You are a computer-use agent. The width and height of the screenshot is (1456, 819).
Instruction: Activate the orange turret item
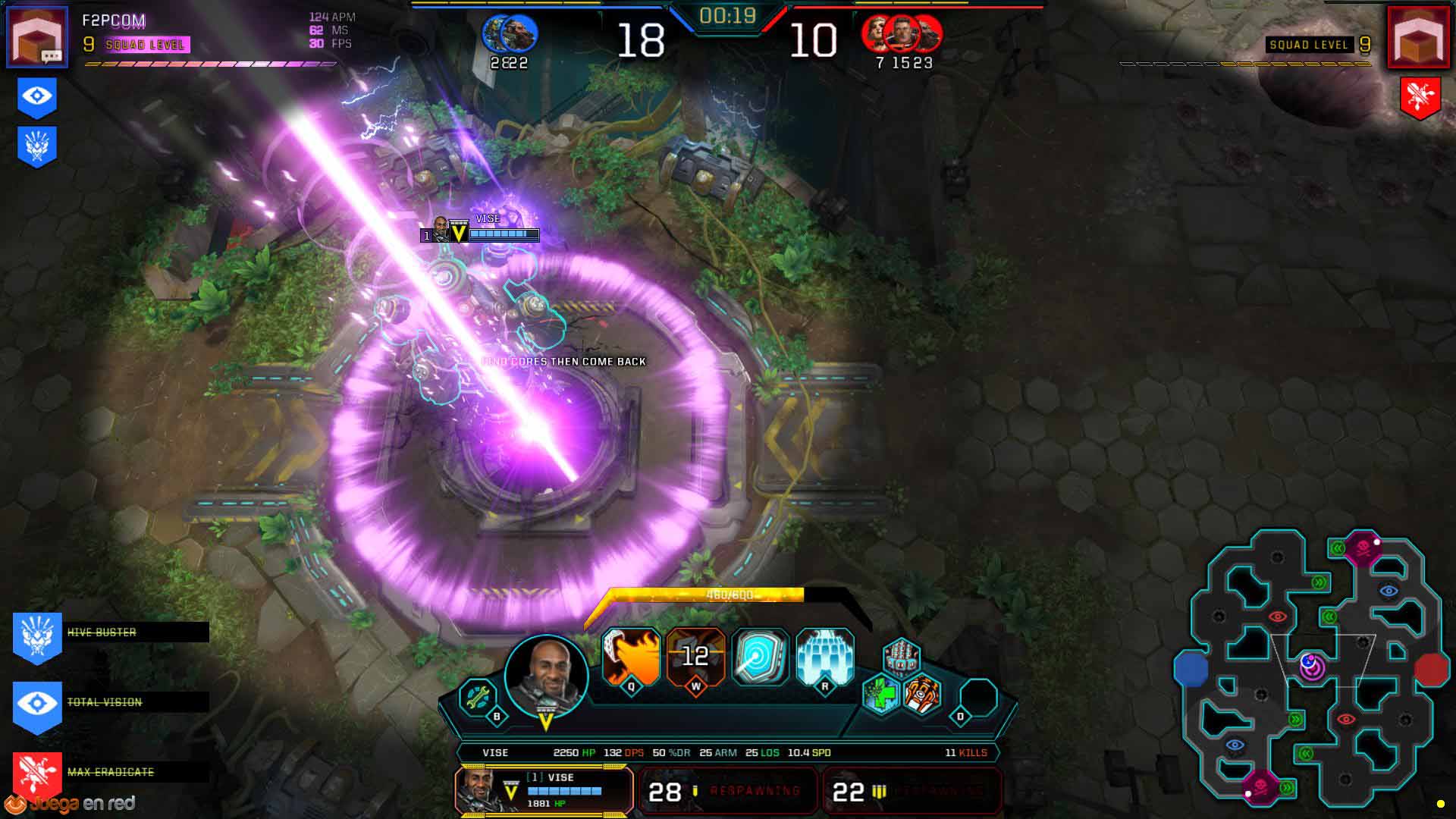click(x=923, y=694)
